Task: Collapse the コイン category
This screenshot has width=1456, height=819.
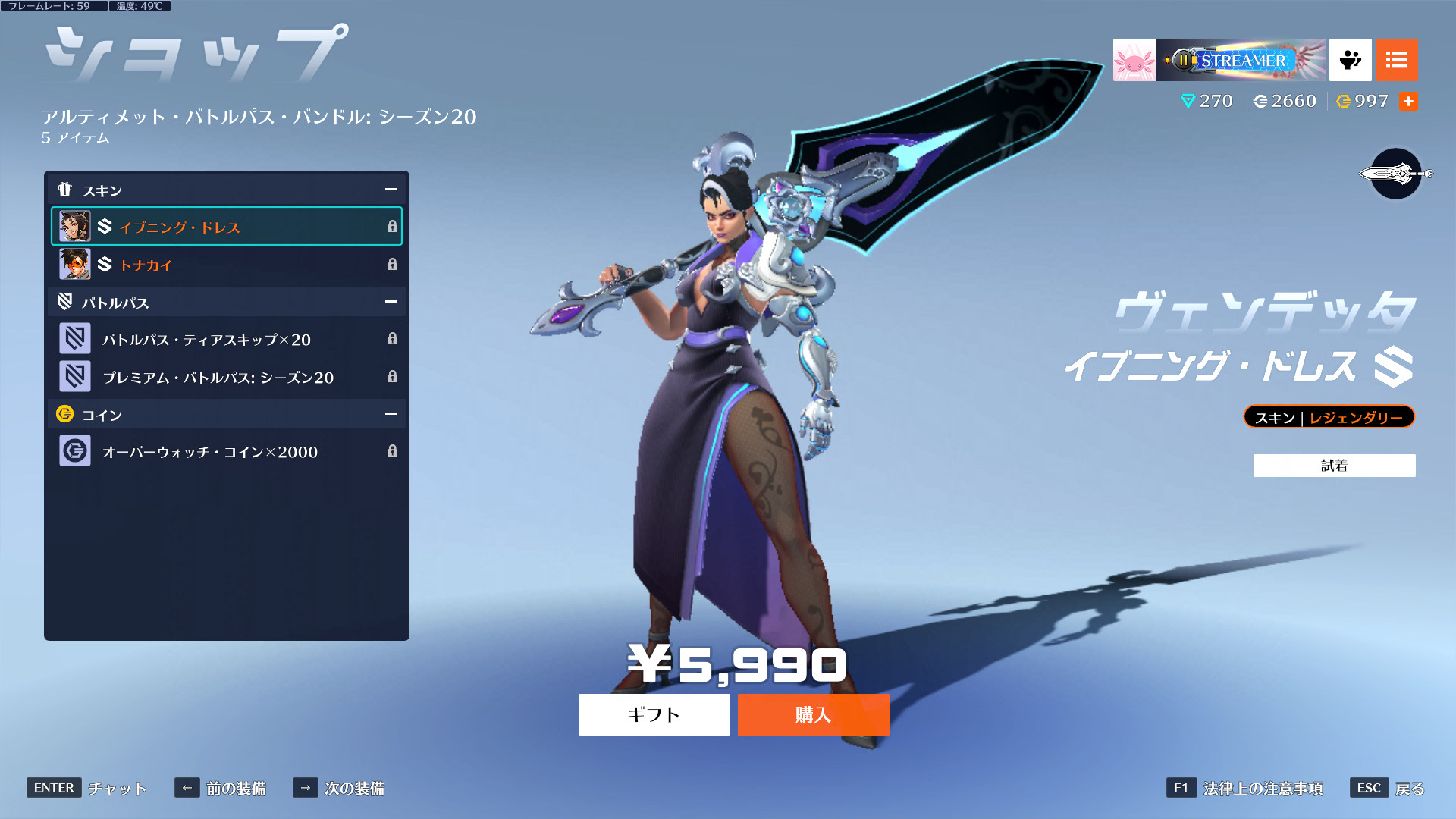Action: pyautogui.click(x=391, y=414)
